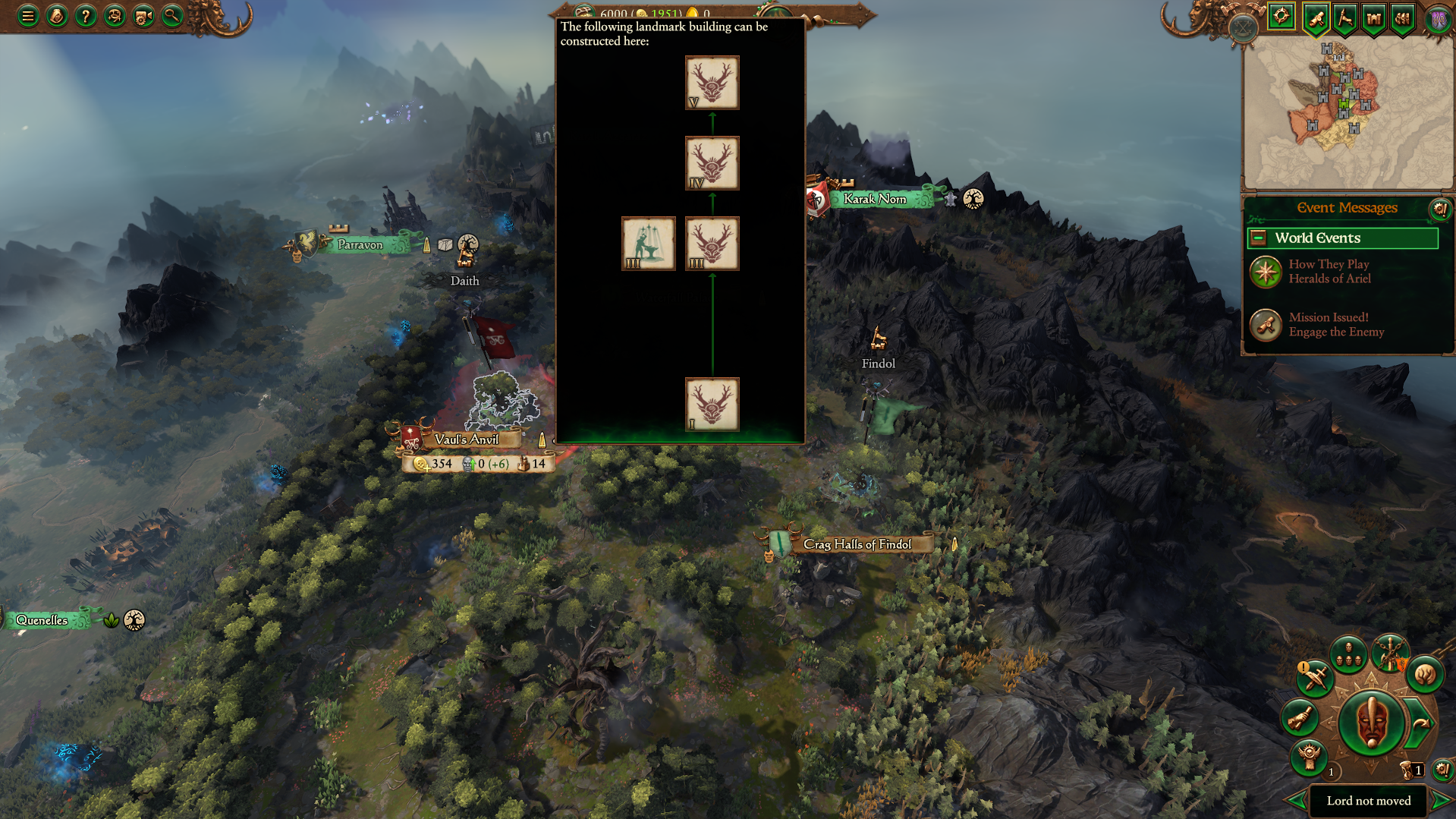Open the help question mark icon
The image size is (1456, 819).
click(86, 15)
